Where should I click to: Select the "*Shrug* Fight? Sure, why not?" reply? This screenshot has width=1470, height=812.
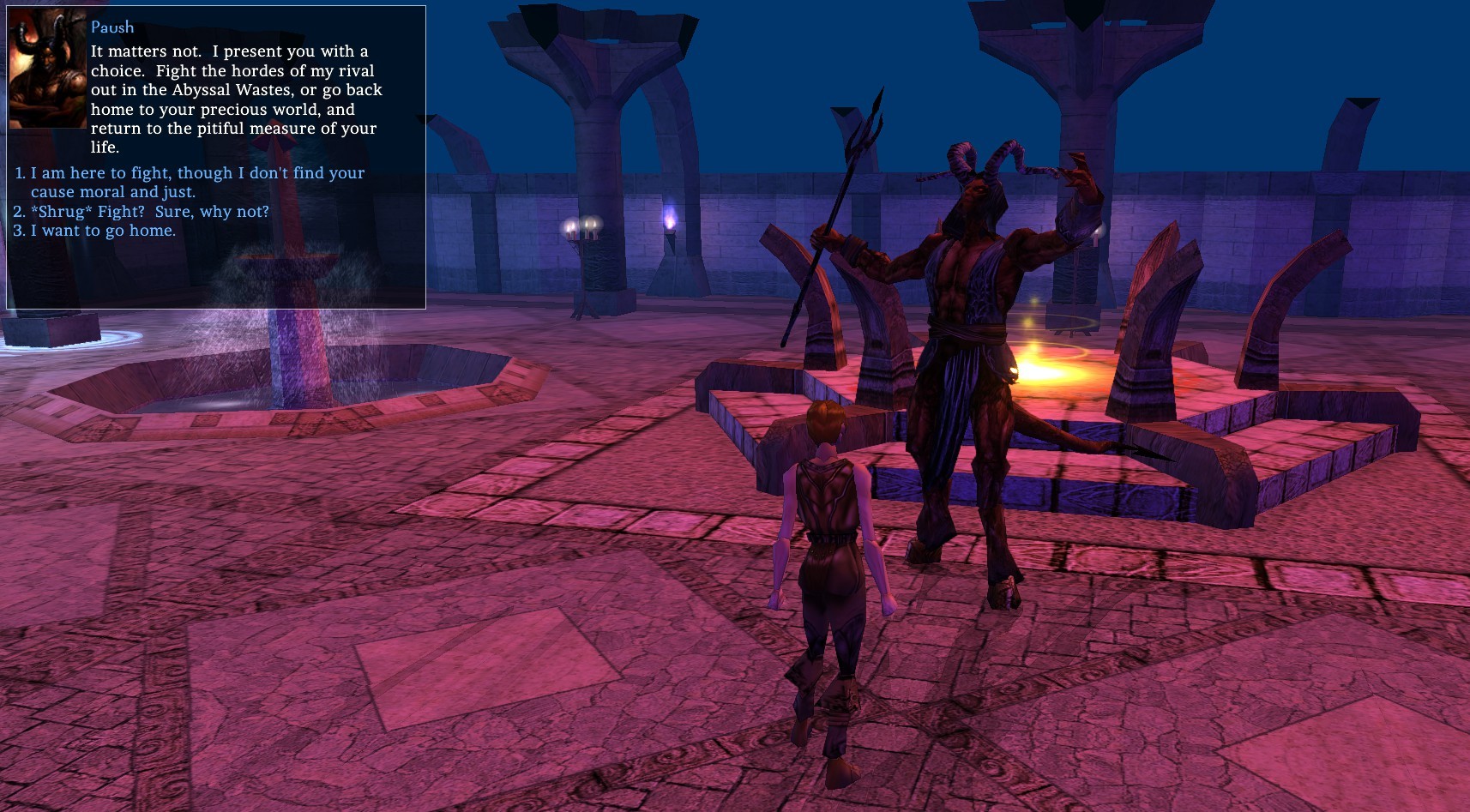[149, 211]
